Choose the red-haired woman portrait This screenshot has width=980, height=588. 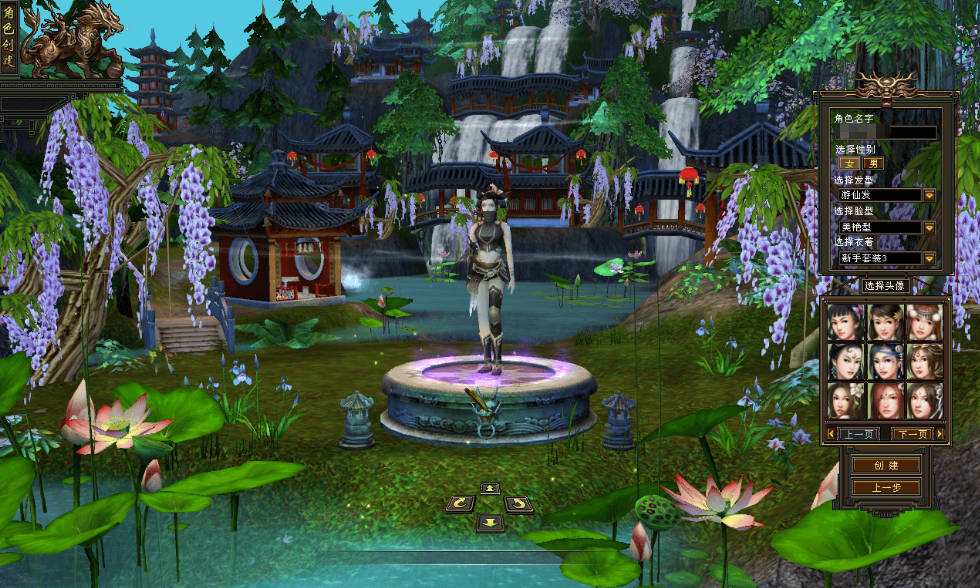(885, 400)
